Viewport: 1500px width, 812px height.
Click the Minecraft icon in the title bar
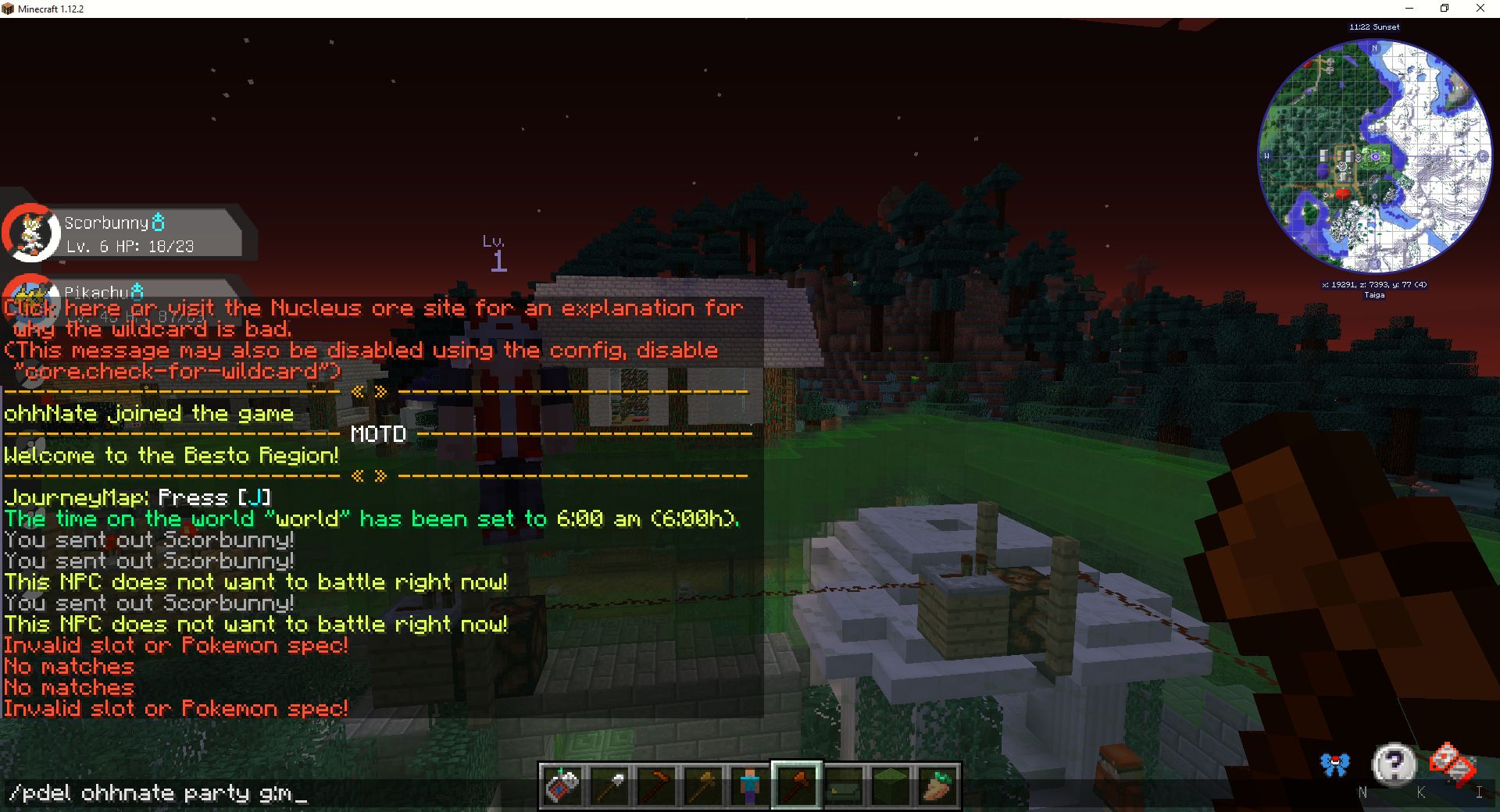coord(9,9)
